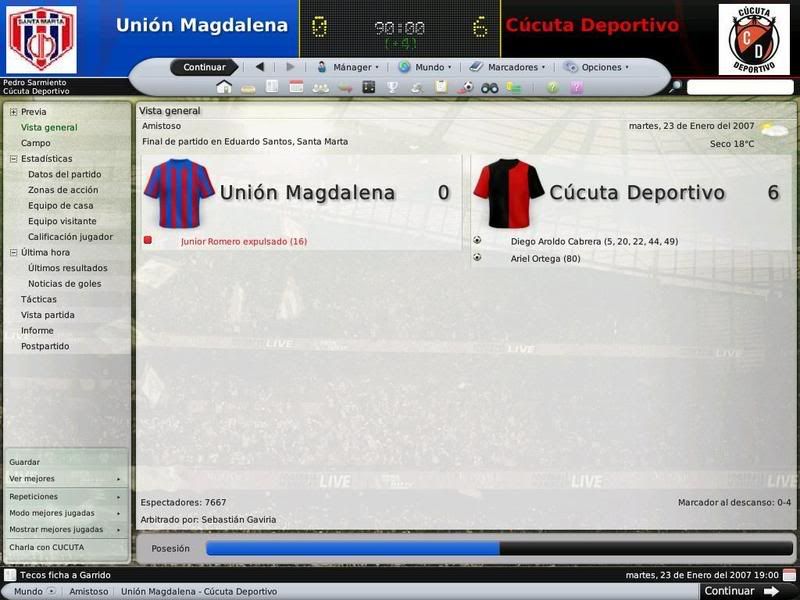This screenshot has height=600, width=800.
Task: Select Tácticas in the sidebar
Action: [39, 299]
